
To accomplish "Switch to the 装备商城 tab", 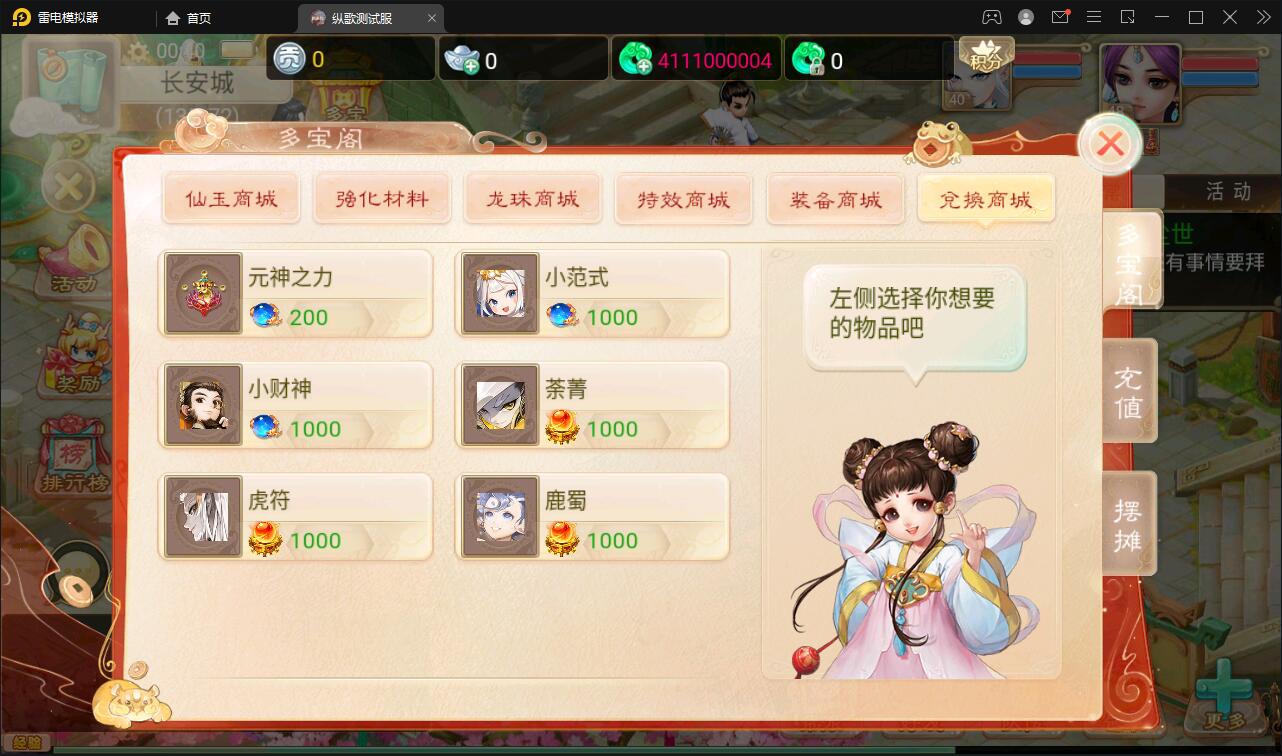I will pos(835,199).
